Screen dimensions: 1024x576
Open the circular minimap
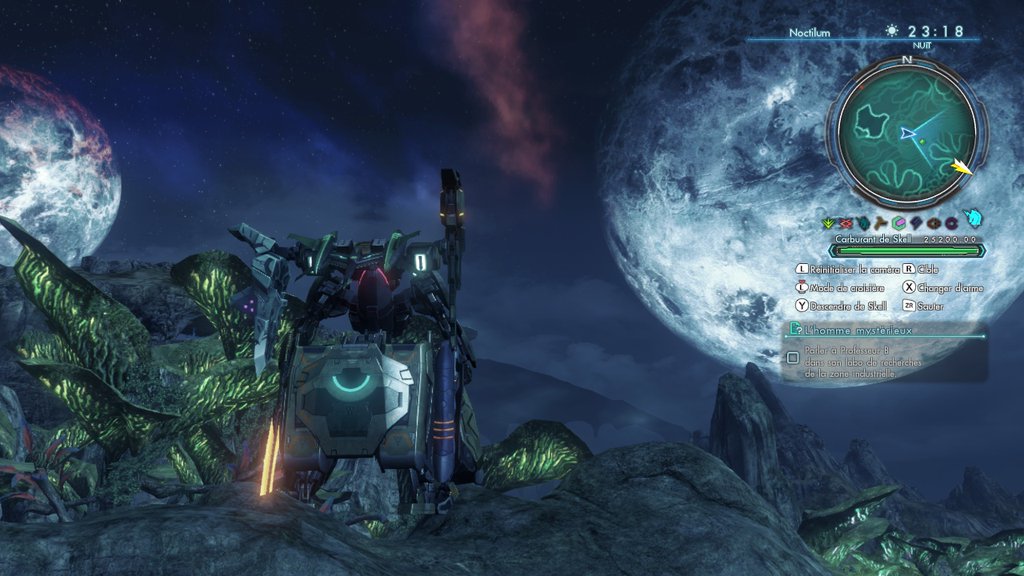click(x=907, y=131)
